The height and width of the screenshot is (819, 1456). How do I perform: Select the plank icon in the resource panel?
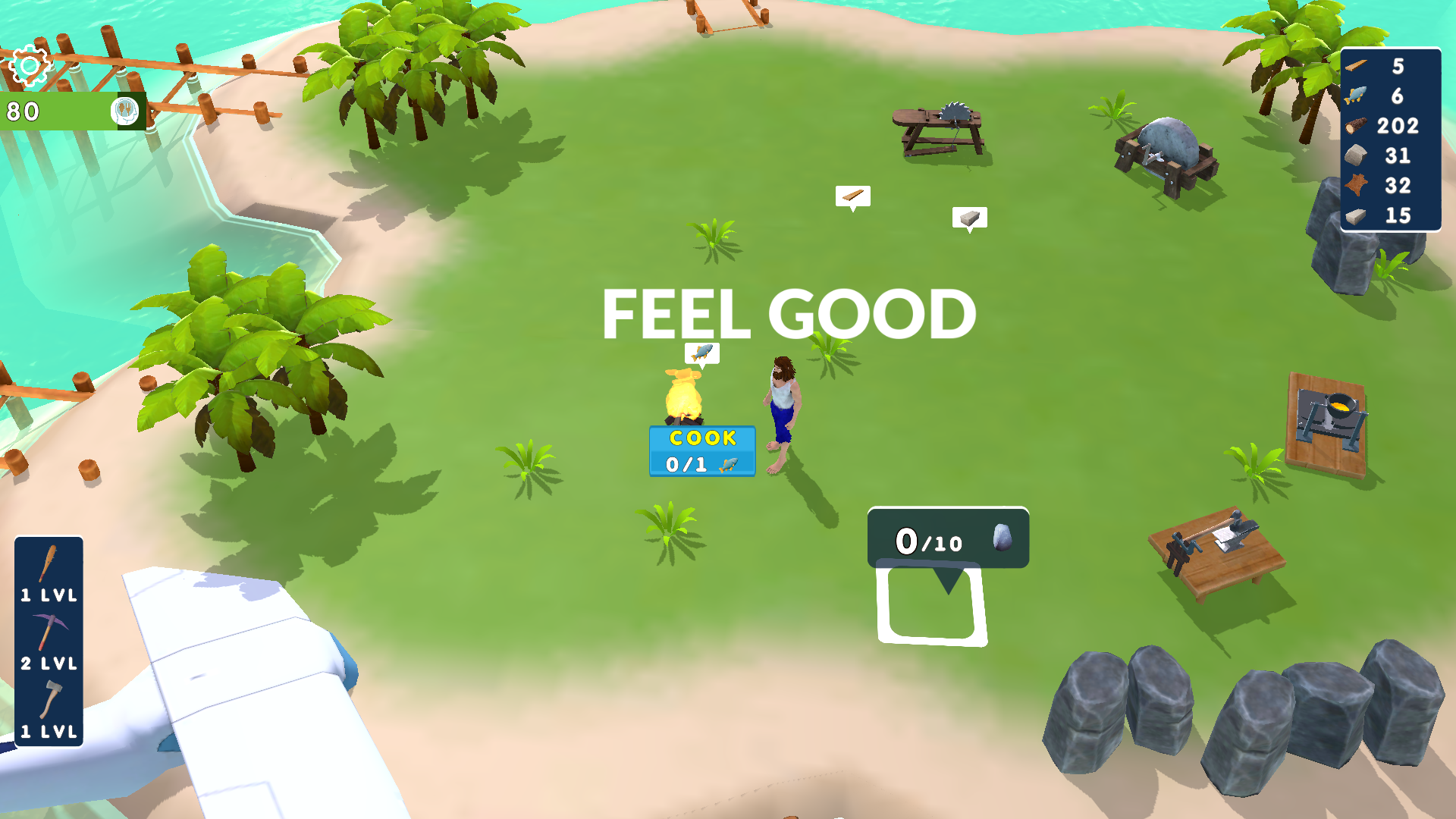click(x=1357, y=67)
